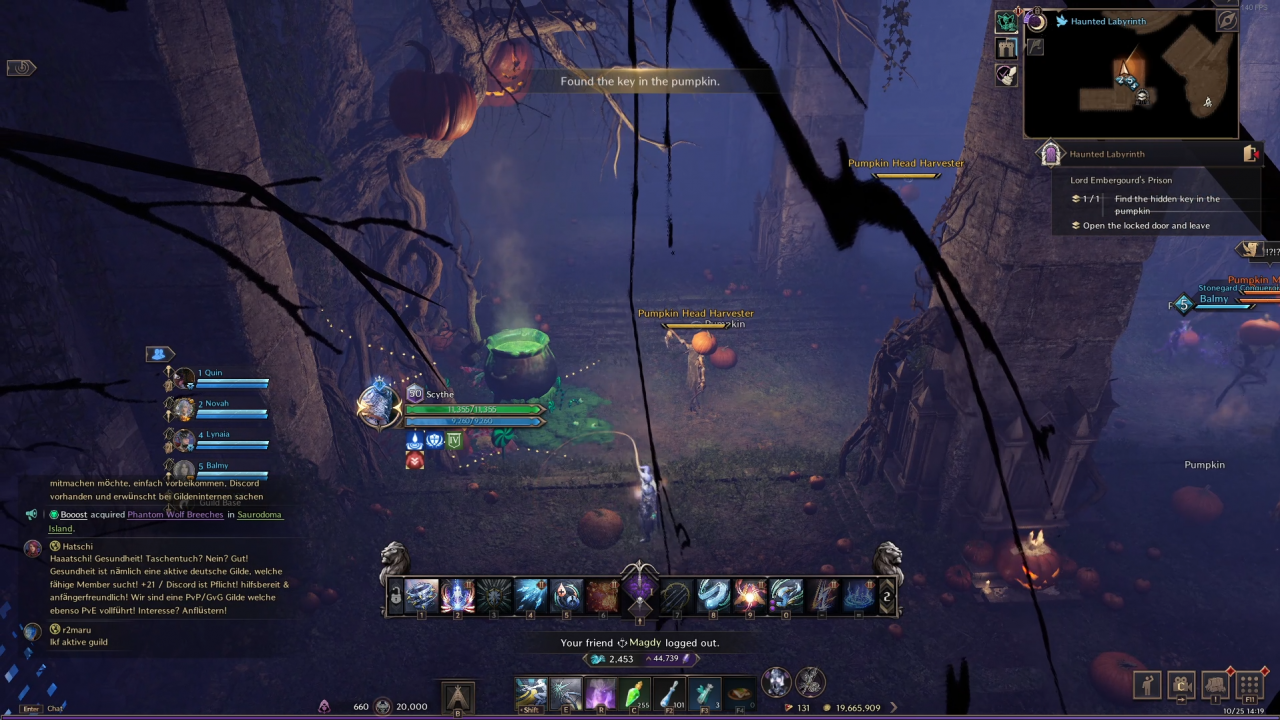
Task: Toggle the lock icon on the skill bar
Action: coord(394,596)
